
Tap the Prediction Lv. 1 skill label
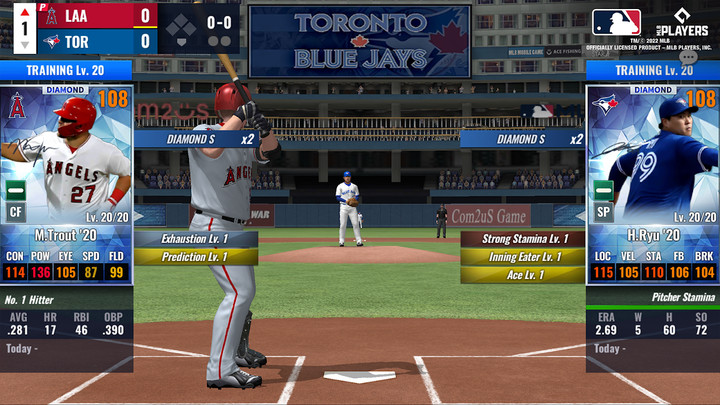click(194, 257)
